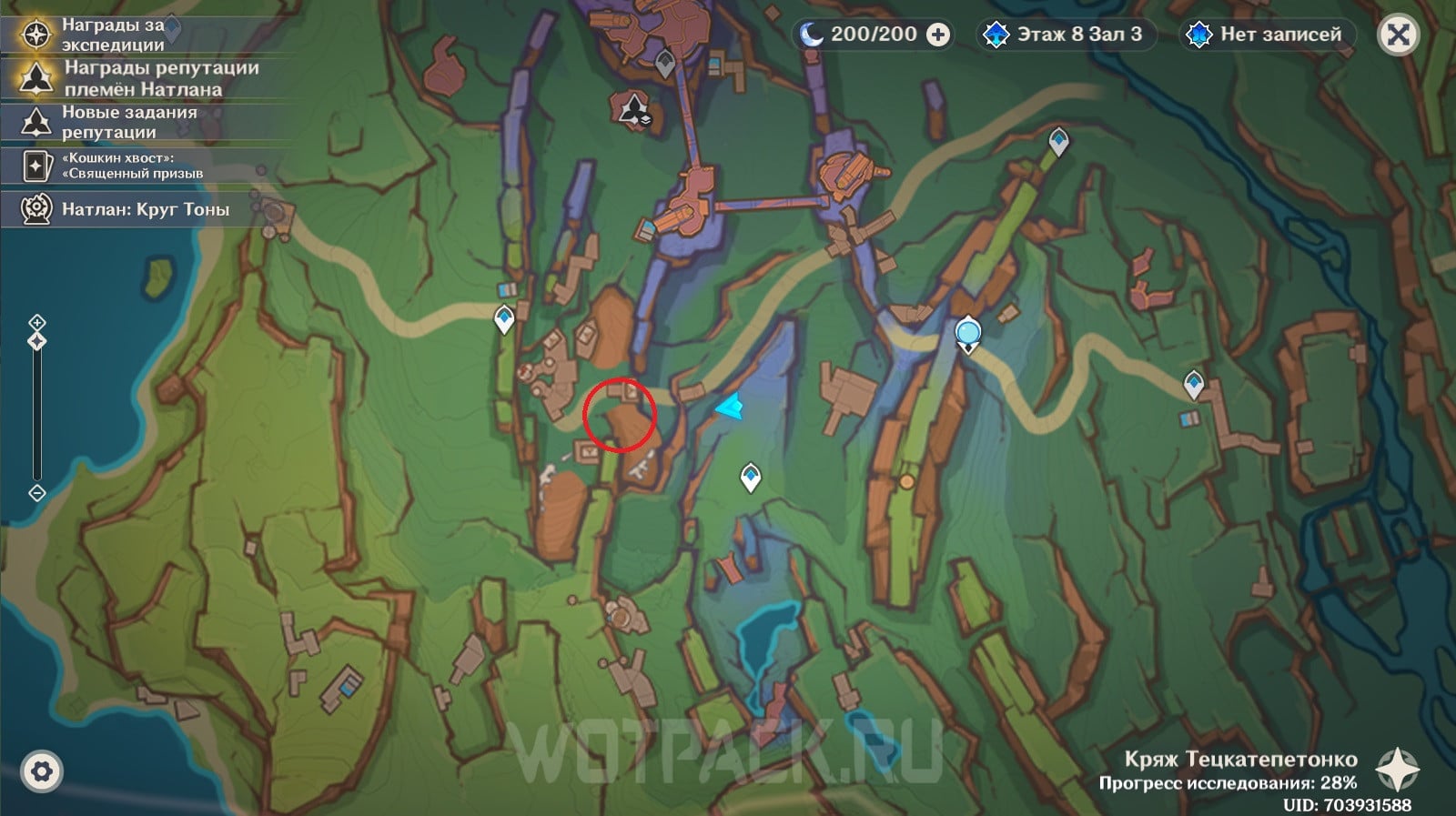This screenshot has width=1456, height=816.
Task: Open the Нет записей records button
Action: 1269,35
